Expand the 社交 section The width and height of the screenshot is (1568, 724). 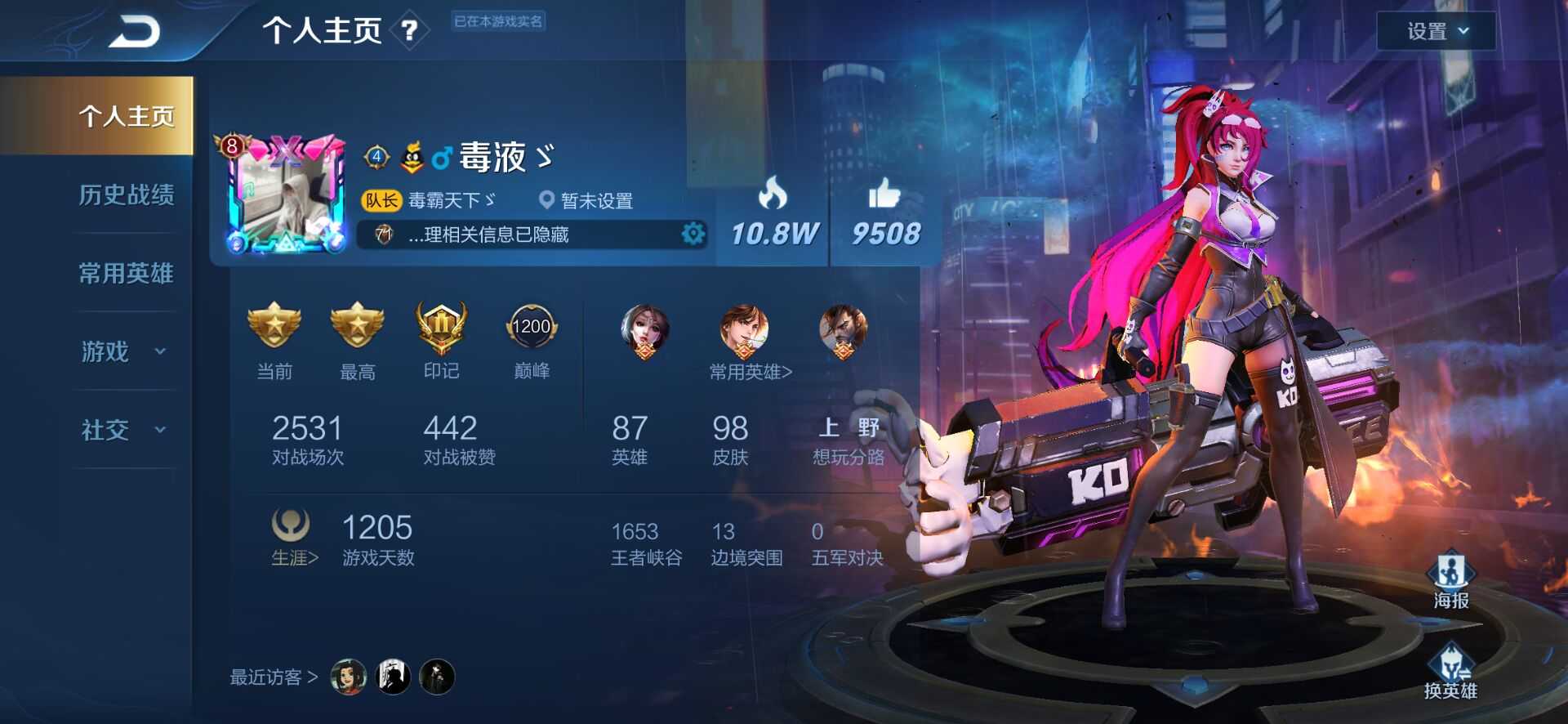pyautogui.click(x=122, y=430)
